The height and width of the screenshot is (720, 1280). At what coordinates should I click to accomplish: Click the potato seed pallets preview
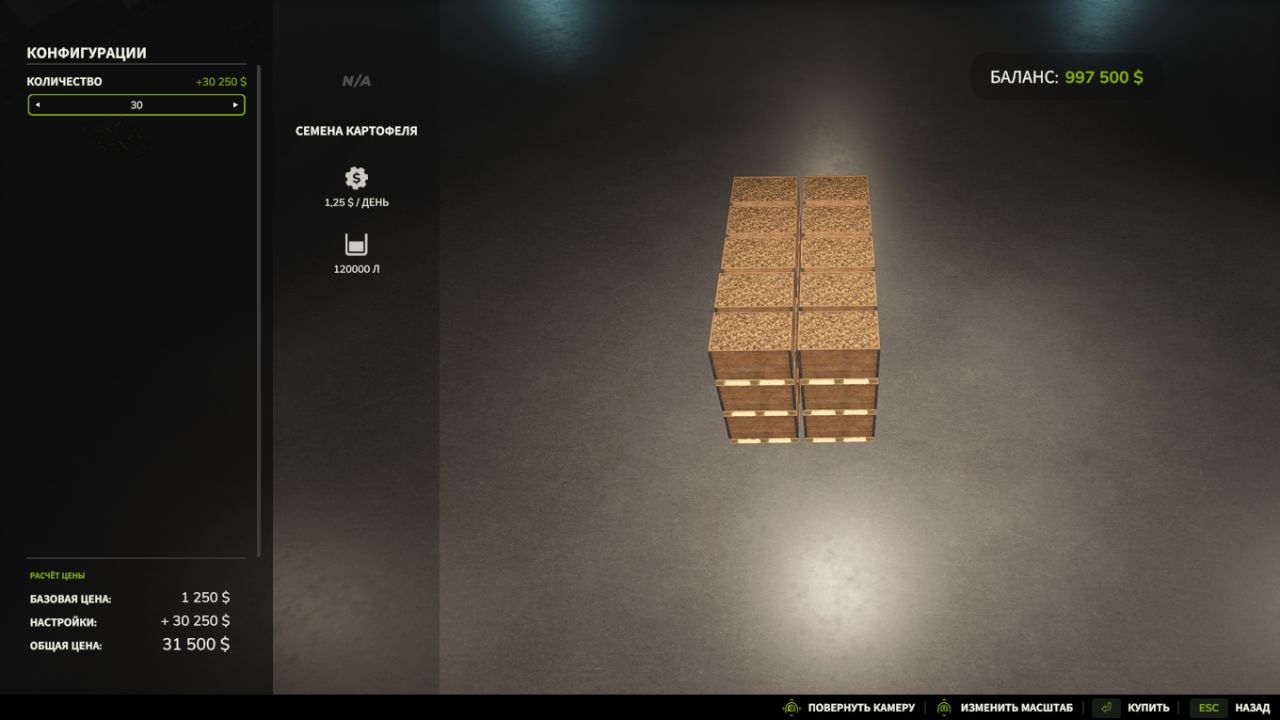(x=795, y=310)
